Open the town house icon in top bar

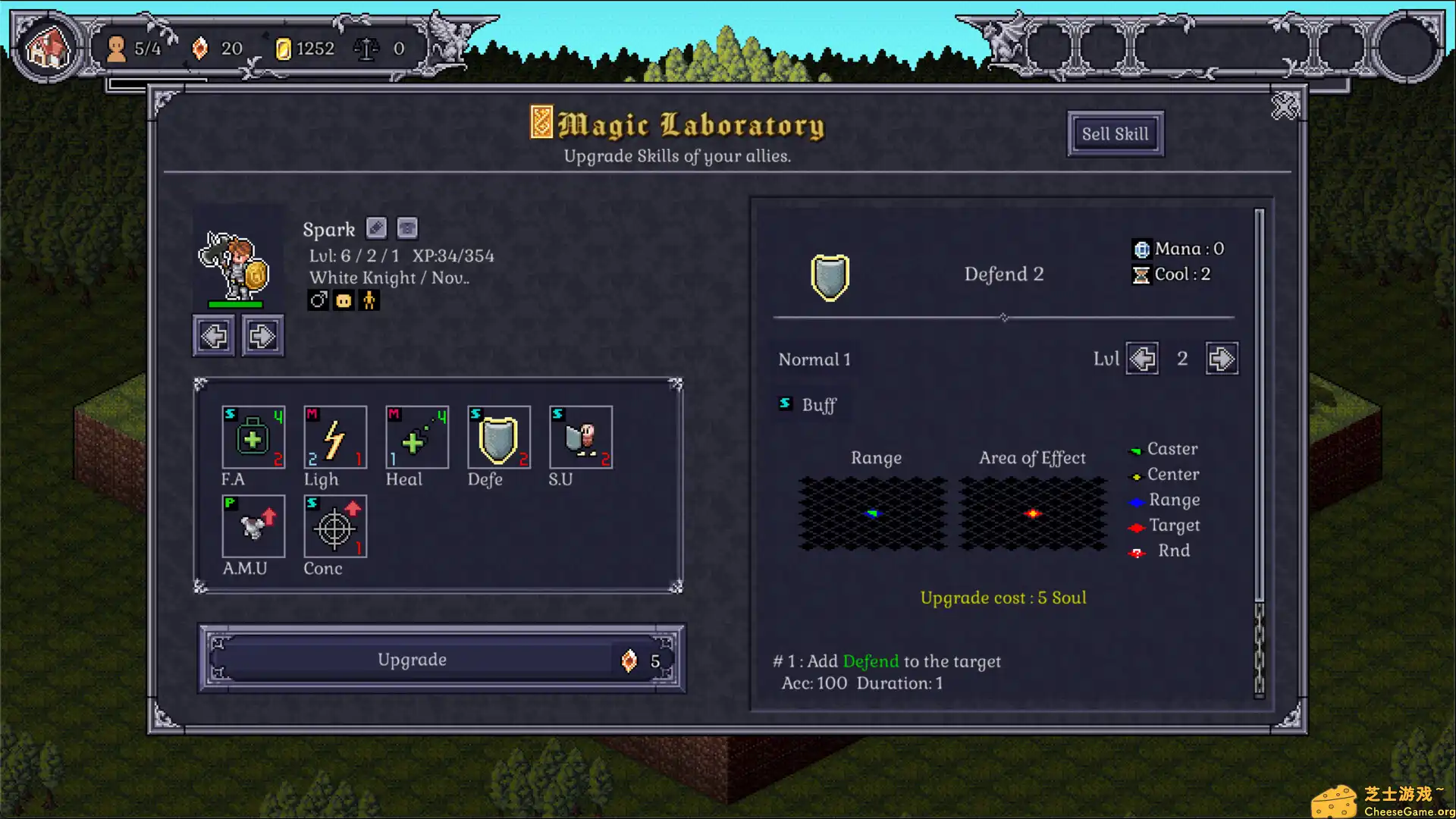pyautogui.click(x=49, y=49)
